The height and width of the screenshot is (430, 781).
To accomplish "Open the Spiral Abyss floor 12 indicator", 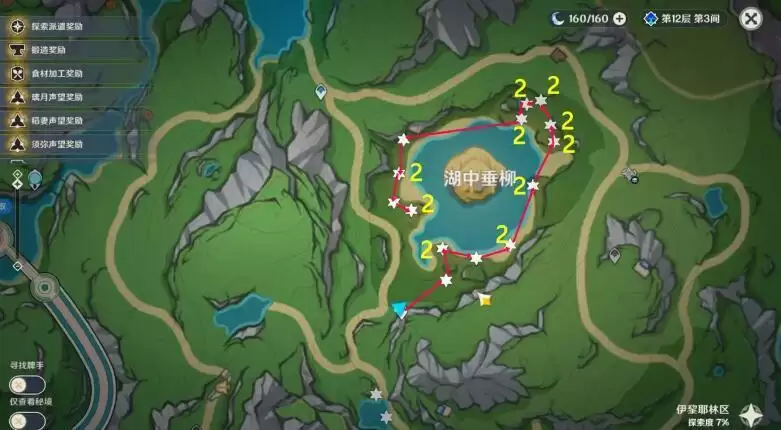I will pos(684,18).
